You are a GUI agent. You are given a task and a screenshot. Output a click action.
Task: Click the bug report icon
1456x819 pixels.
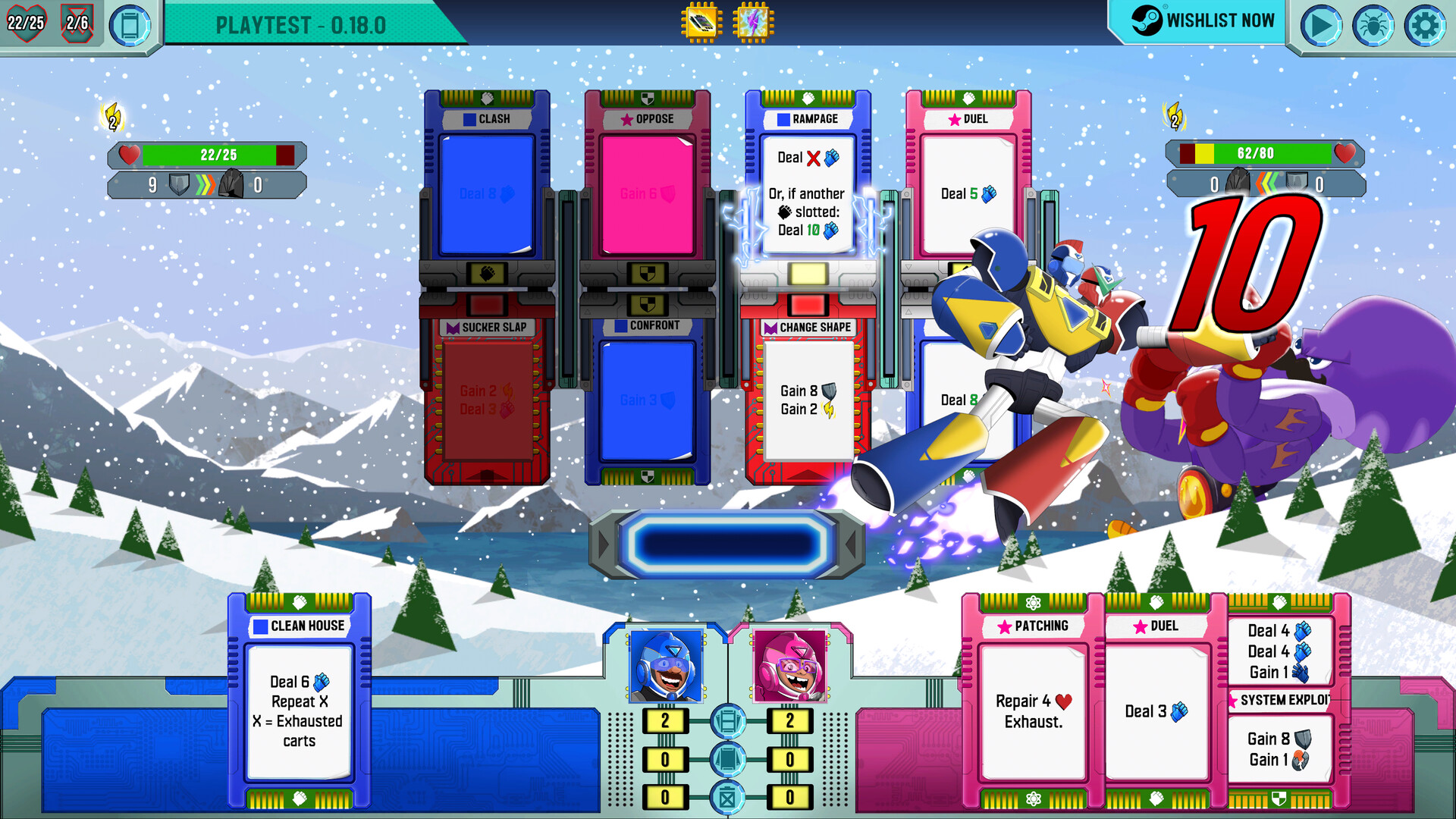(1374, 25)
